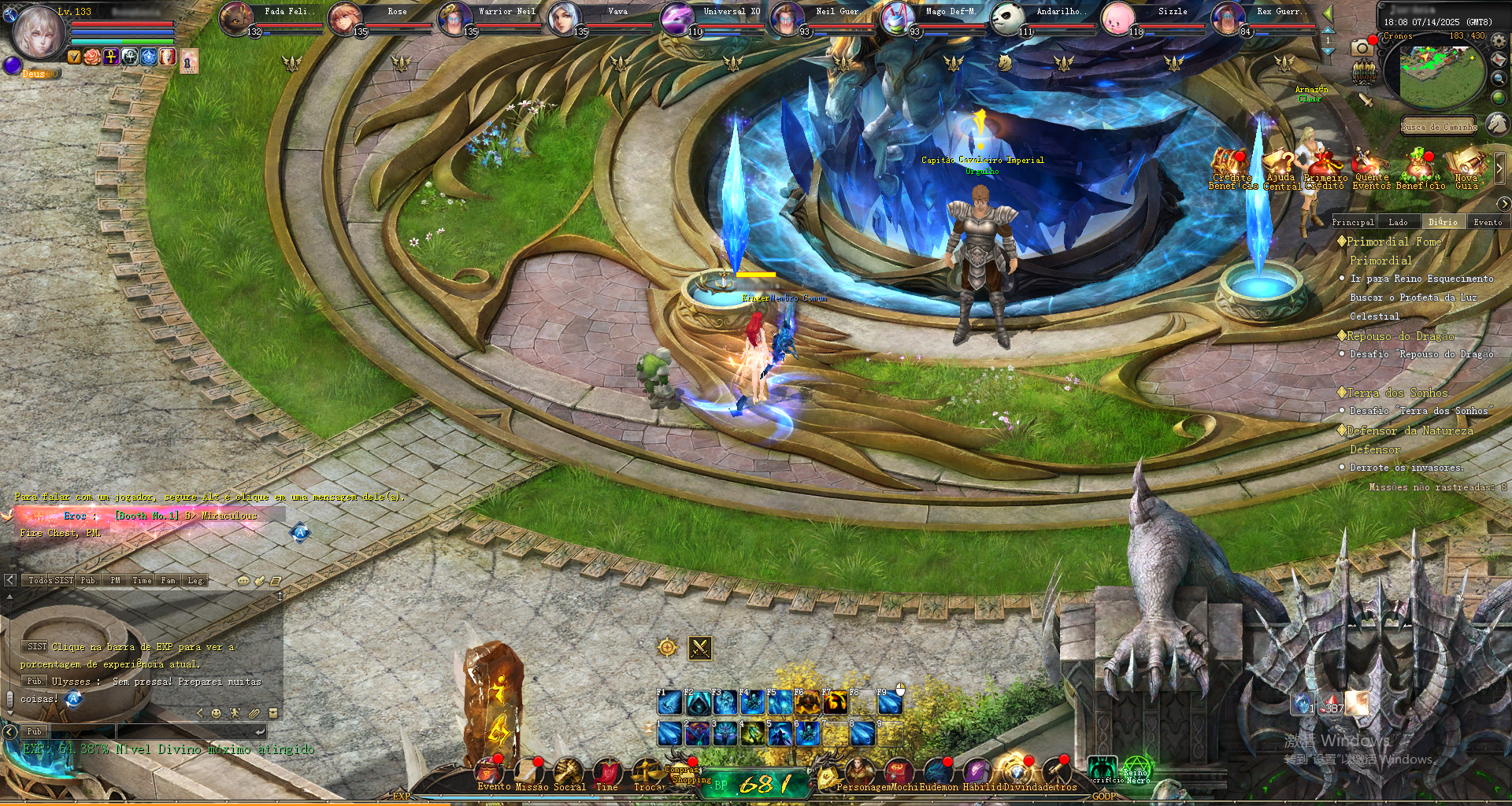Open the Personagem character sheet
This screenshot has height=806, width=1512.
[x=858, y=771]
